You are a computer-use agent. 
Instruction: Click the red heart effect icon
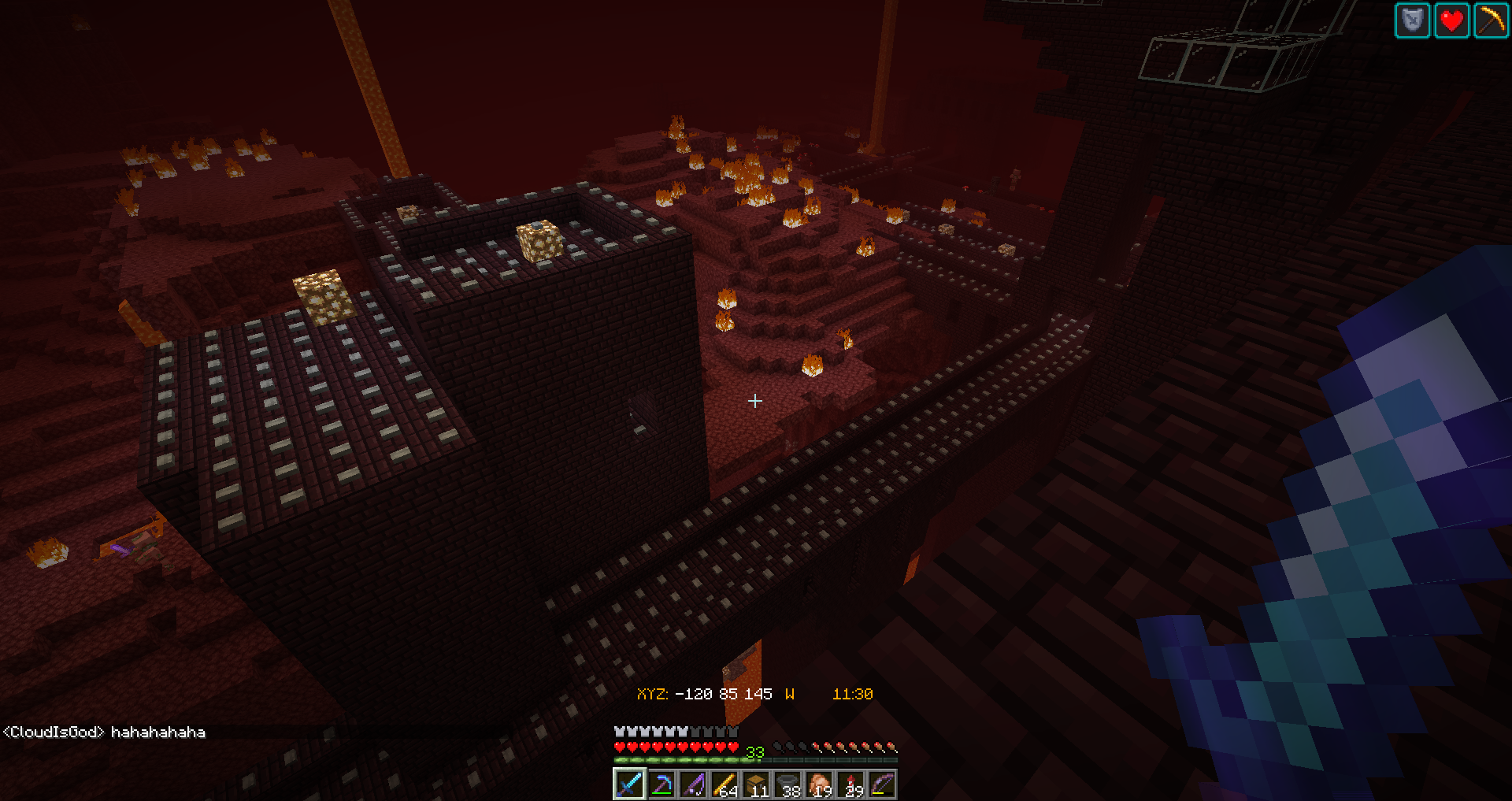pos(1451,20)
